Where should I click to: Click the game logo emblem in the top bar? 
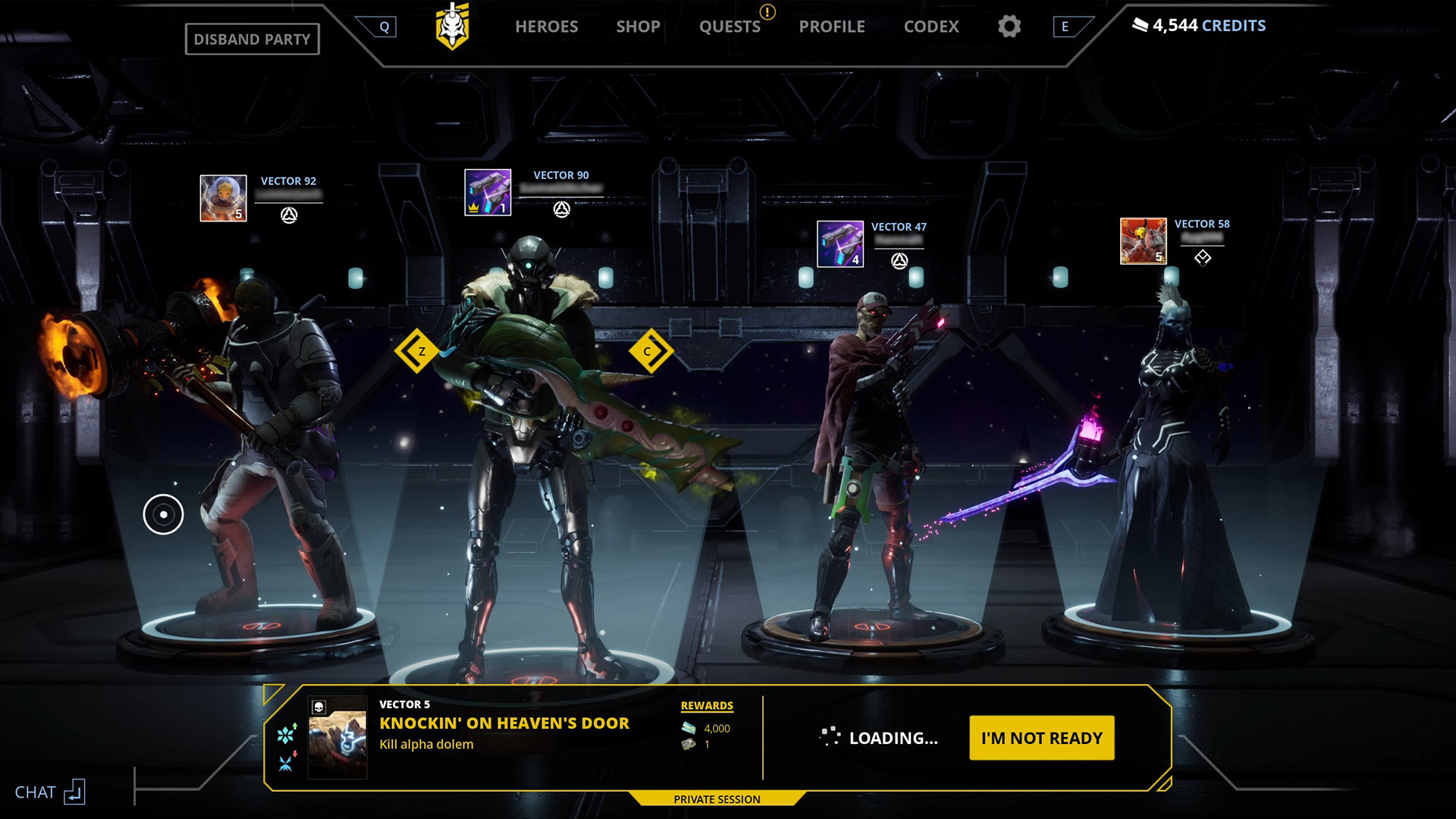click(x=453, y=25)
